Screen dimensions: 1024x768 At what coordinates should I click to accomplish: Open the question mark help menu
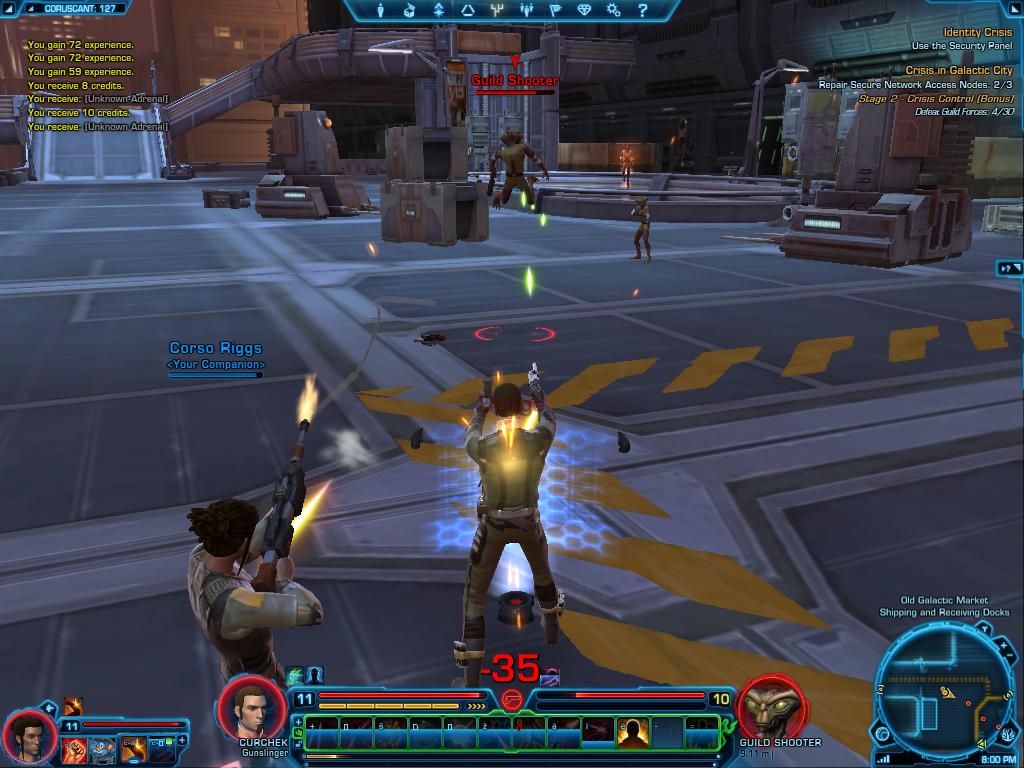[x=643, y=11]
